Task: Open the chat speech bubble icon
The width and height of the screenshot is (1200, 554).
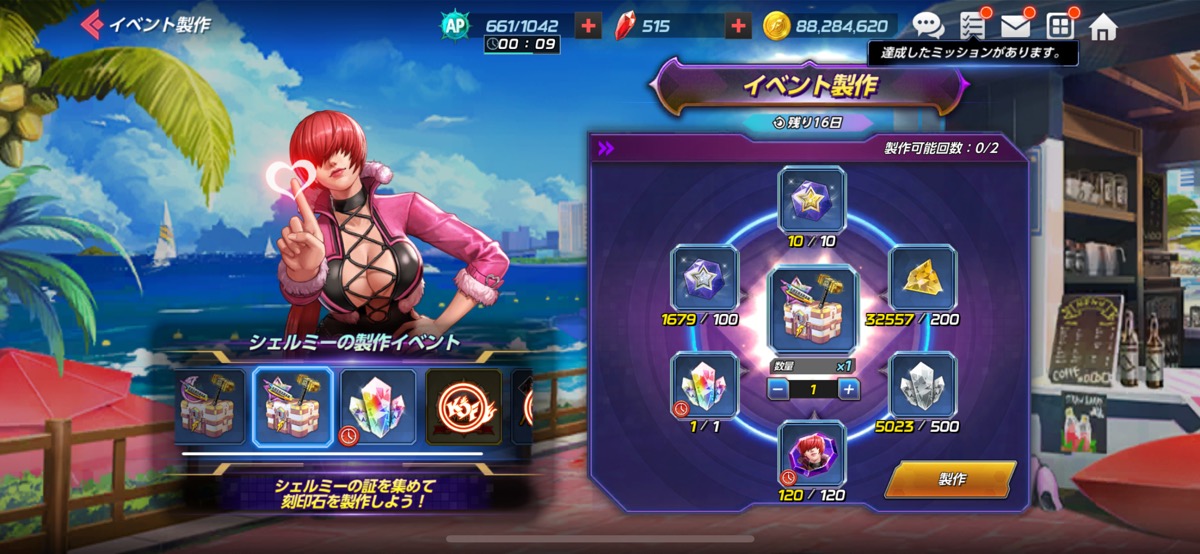Action: [928, 26]
